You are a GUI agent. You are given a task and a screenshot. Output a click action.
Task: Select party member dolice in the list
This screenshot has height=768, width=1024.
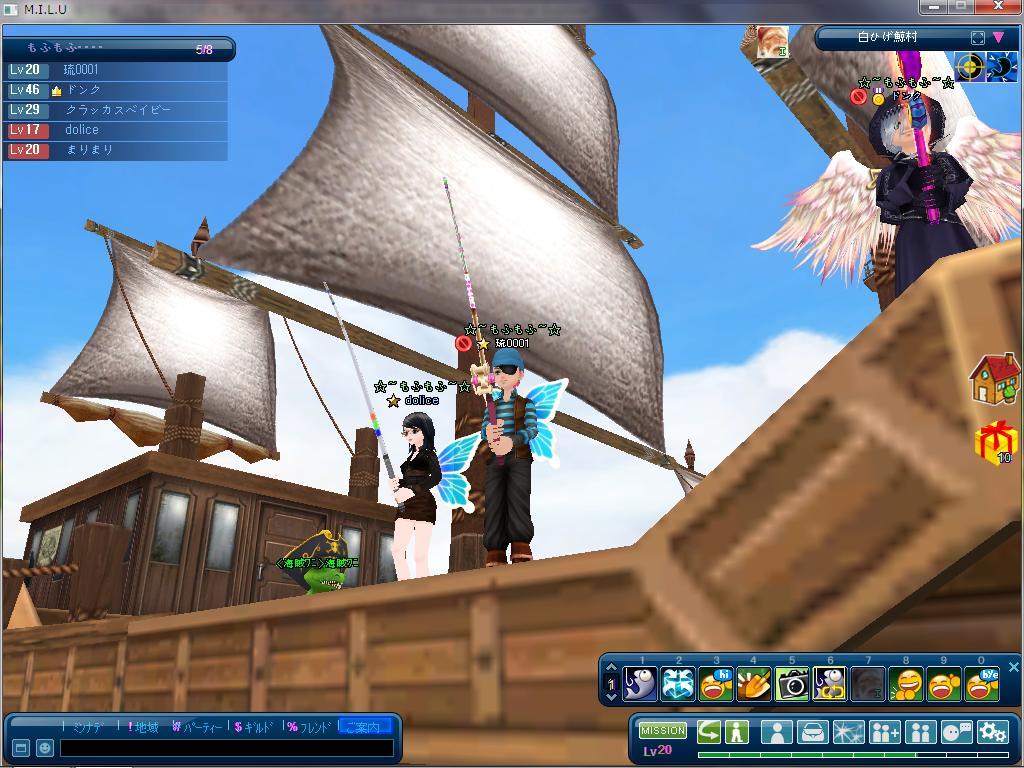point(82,130)
